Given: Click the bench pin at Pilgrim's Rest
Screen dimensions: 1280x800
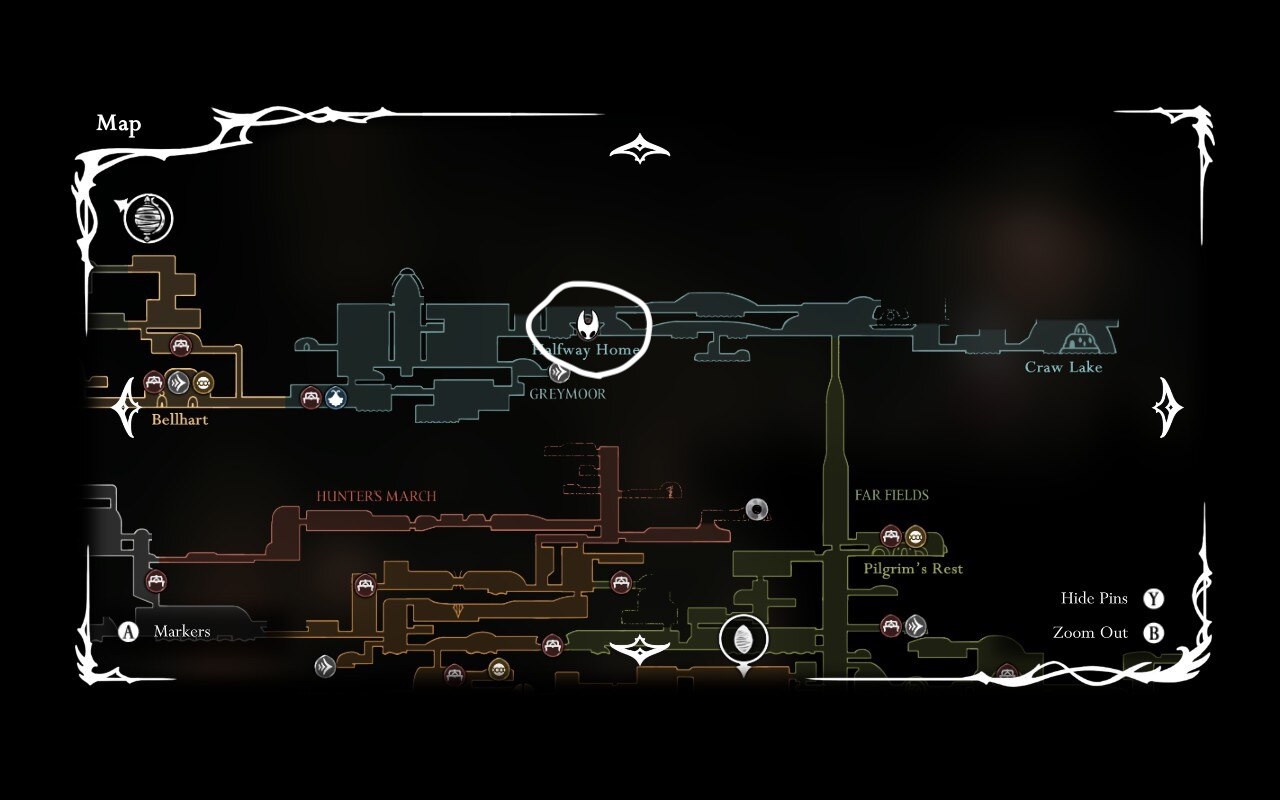Looking at the screenshot, I should (889, 538).
